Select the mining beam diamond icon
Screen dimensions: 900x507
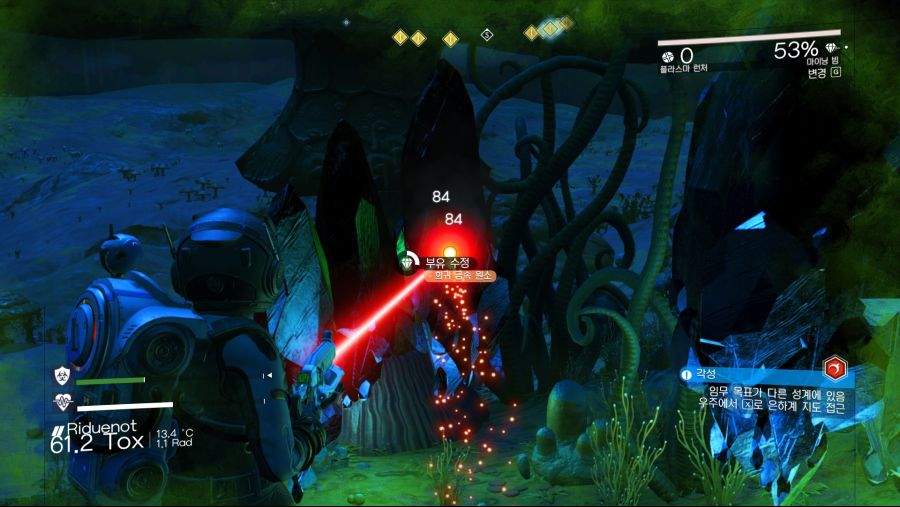[x=836, y=49]
